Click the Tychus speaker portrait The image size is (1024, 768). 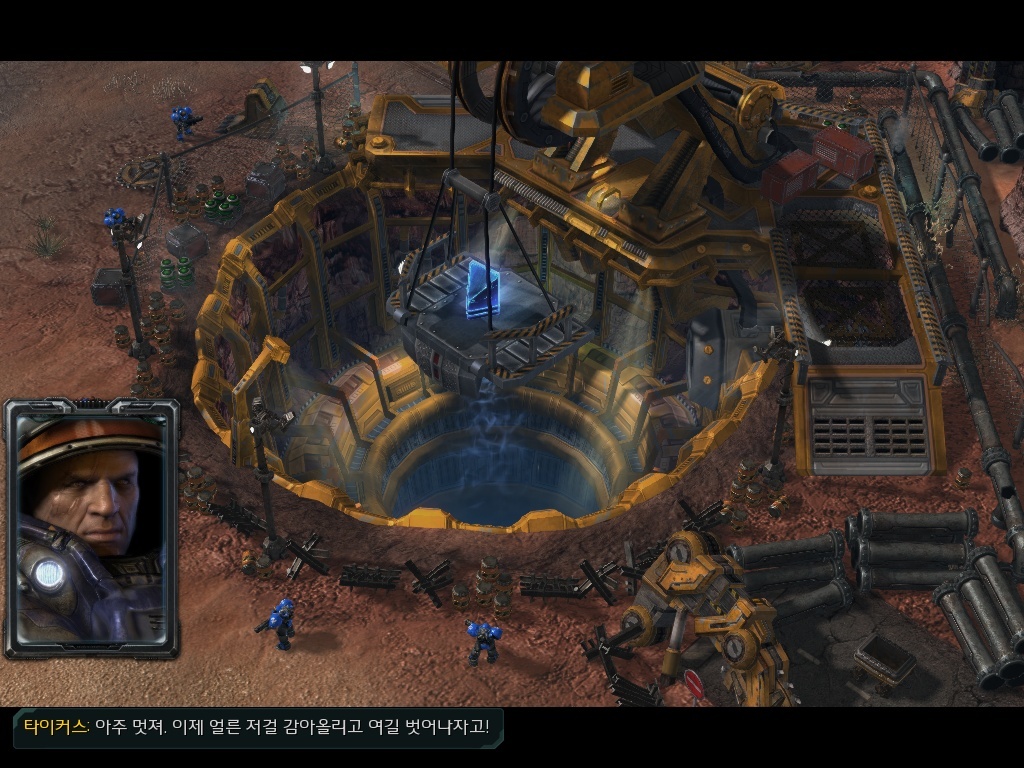point(91,527)
